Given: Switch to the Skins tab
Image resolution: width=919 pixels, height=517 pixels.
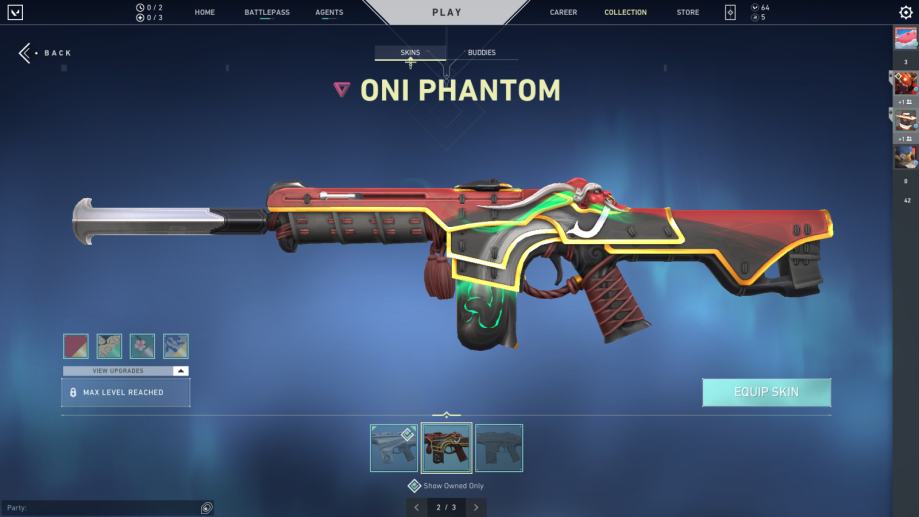Looking at the screenshot, I should tap(410, 53).
